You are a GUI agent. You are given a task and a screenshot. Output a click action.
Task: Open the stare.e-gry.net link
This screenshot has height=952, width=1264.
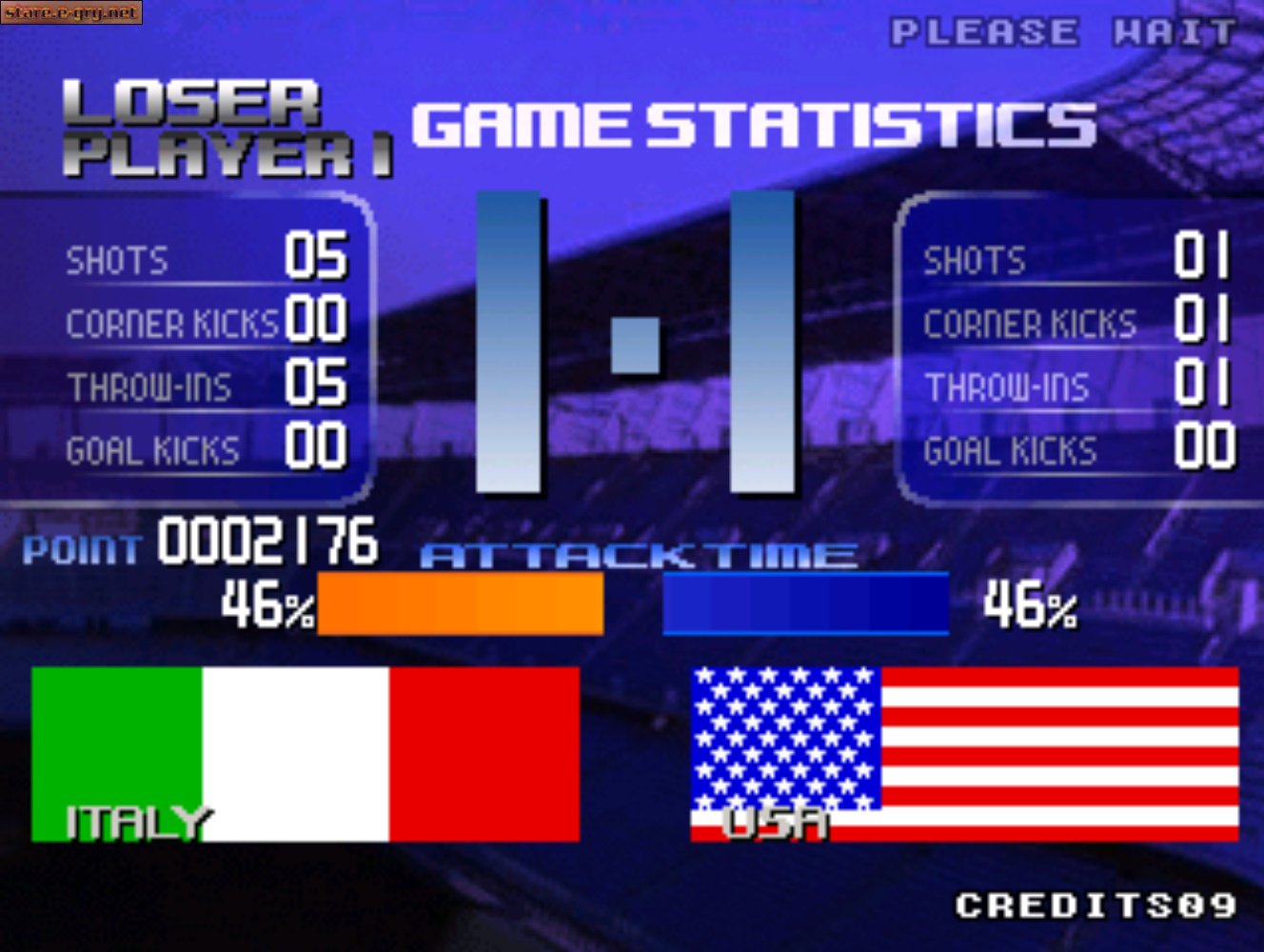tap(71, 13)
